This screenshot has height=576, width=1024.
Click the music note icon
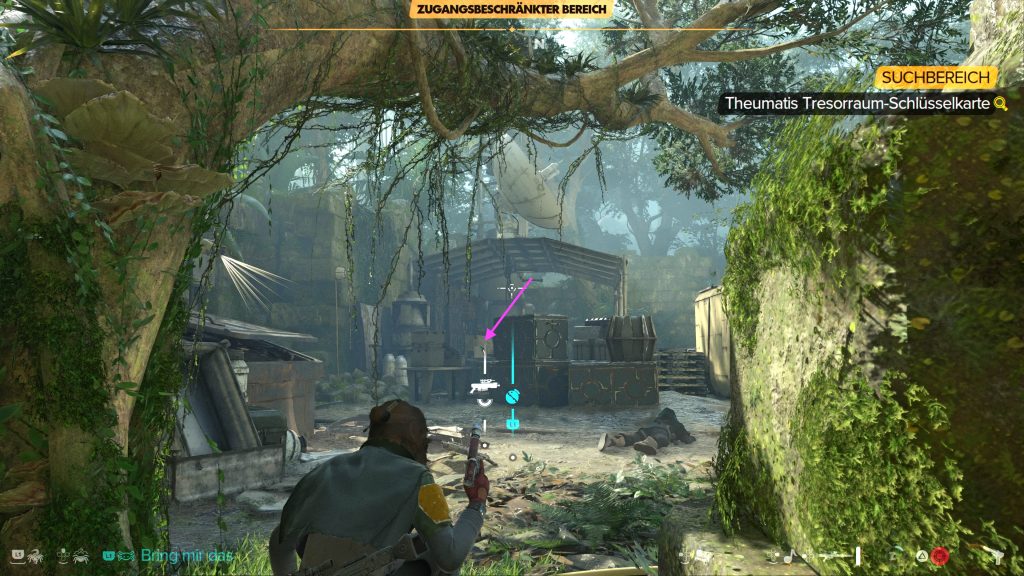point(789,555)
